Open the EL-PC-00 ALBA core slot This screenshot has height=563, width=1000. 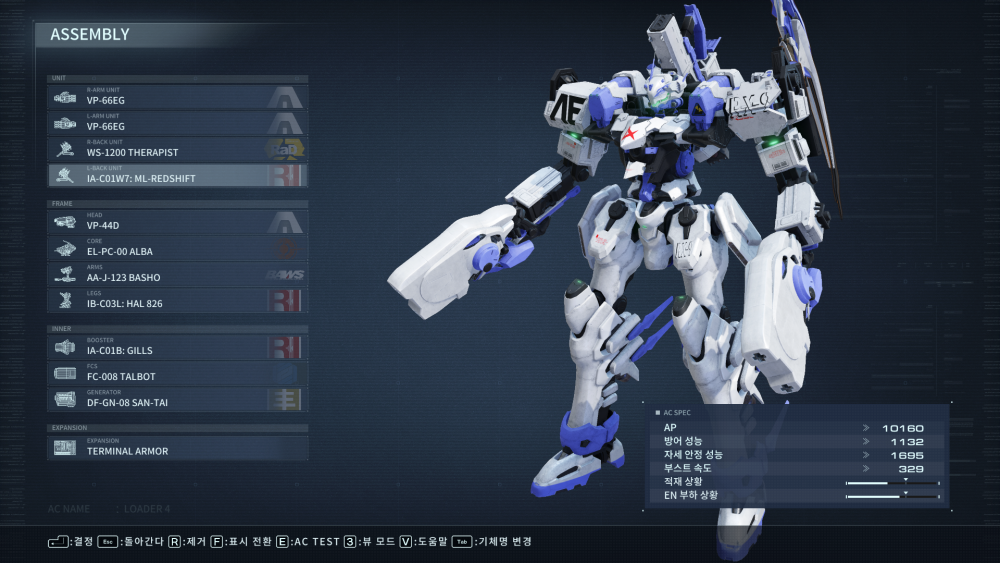click(x=177, y=248)
